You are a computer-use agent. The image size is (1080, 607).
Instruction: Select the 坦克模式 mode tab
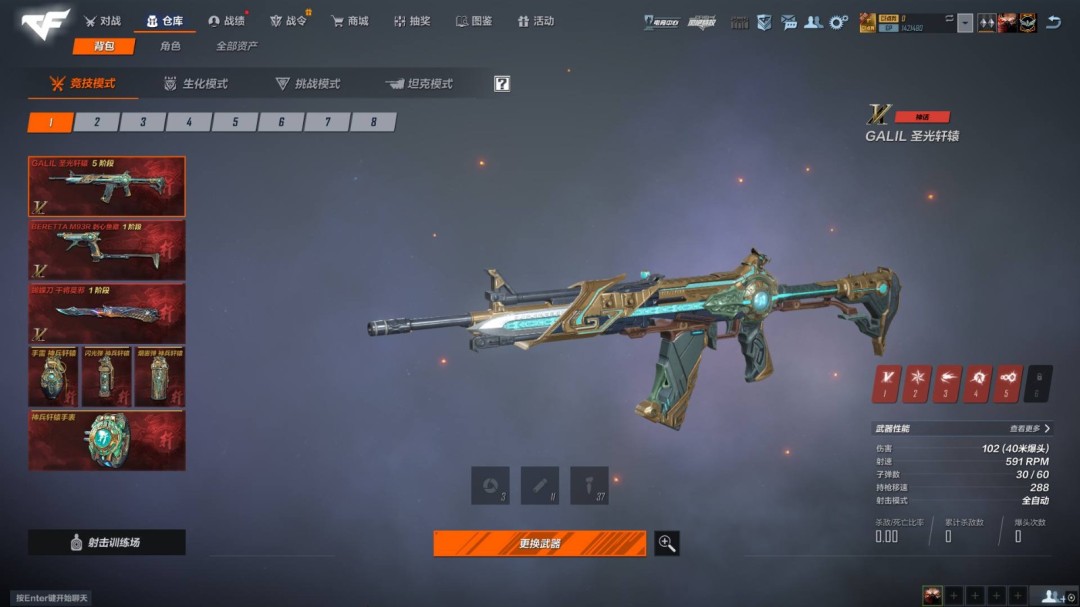[x=420, y=84]
